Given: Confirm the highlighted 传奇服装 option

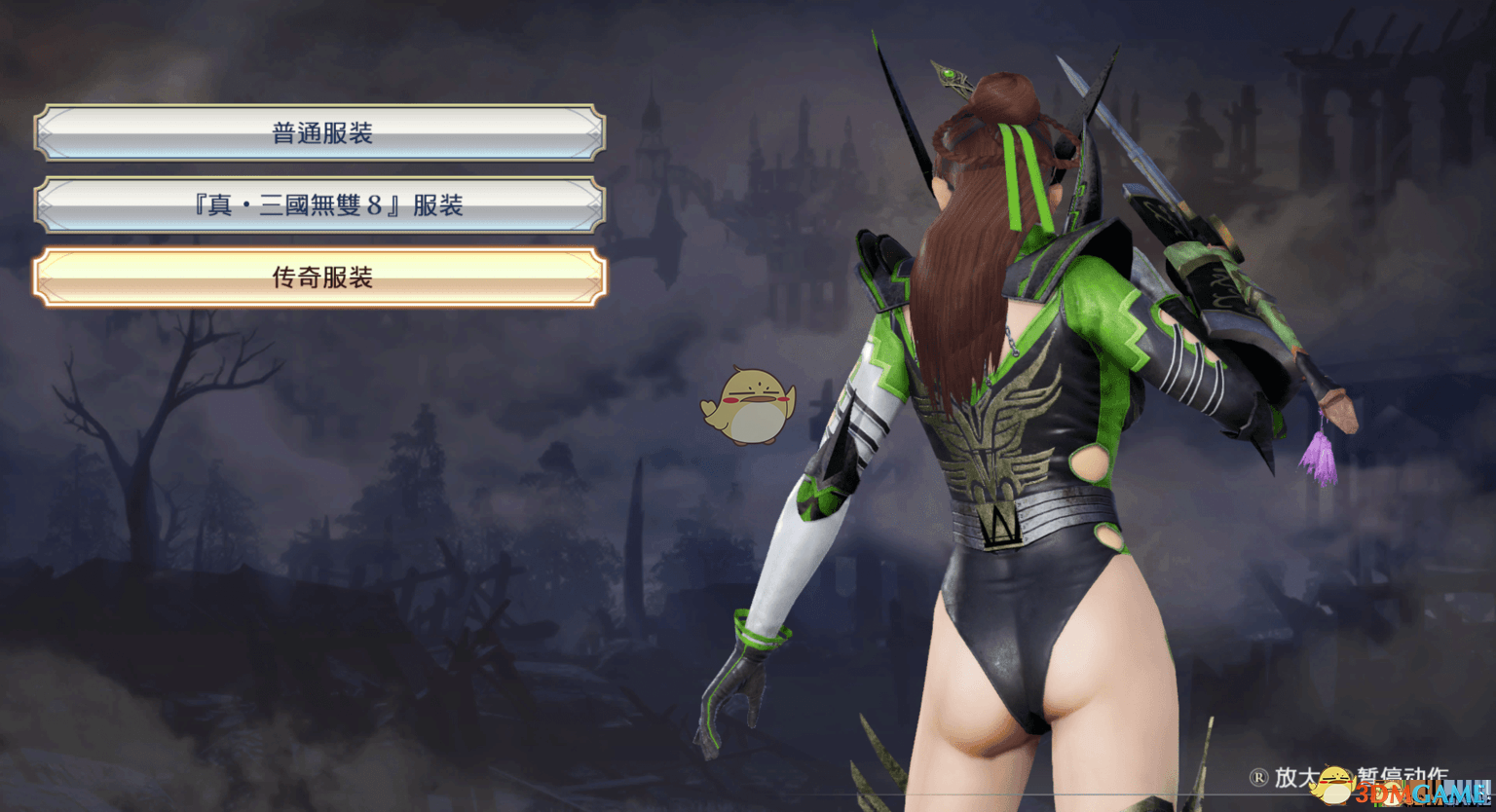Looking at the screenshot, I should [x=321, y=278].
